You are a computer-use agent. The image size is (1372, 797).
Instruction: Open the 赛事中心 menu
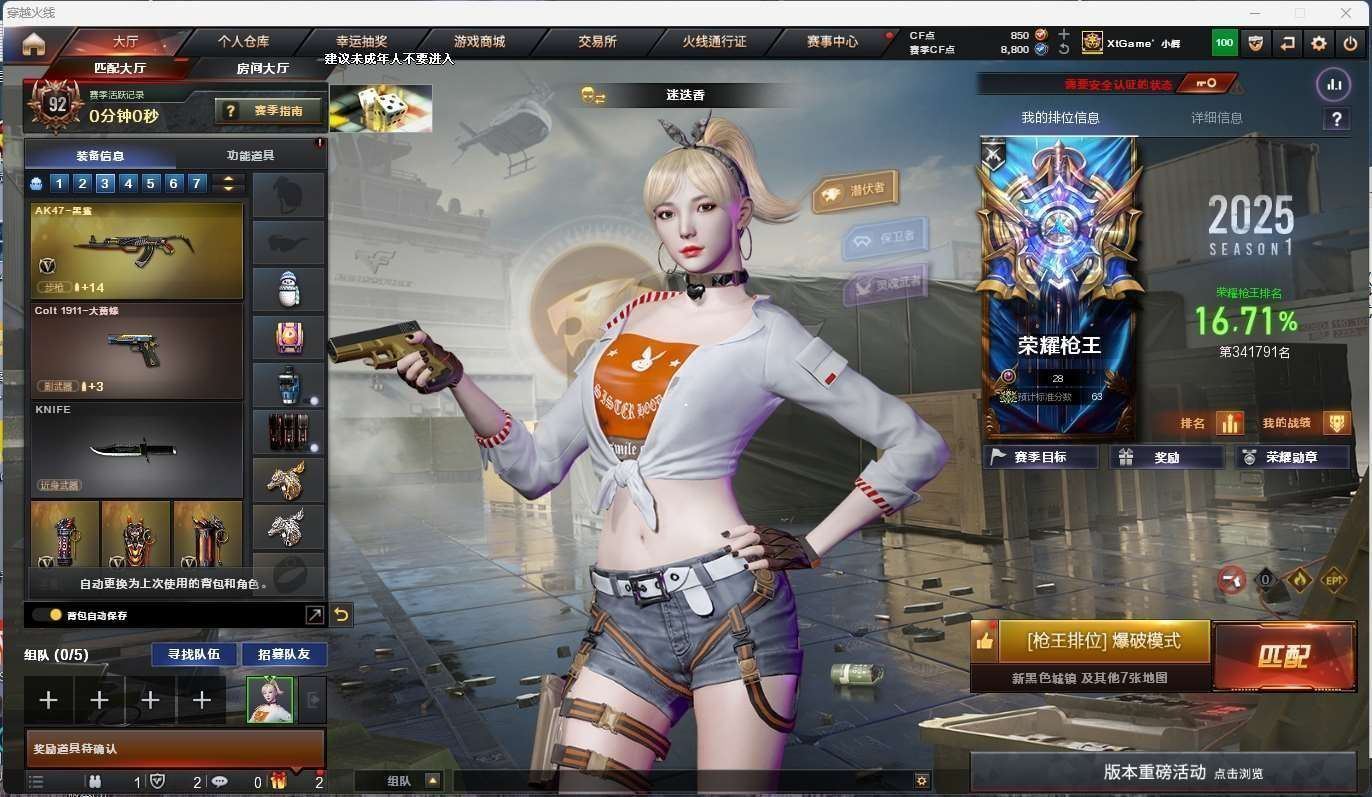click(x=832, y=42)
